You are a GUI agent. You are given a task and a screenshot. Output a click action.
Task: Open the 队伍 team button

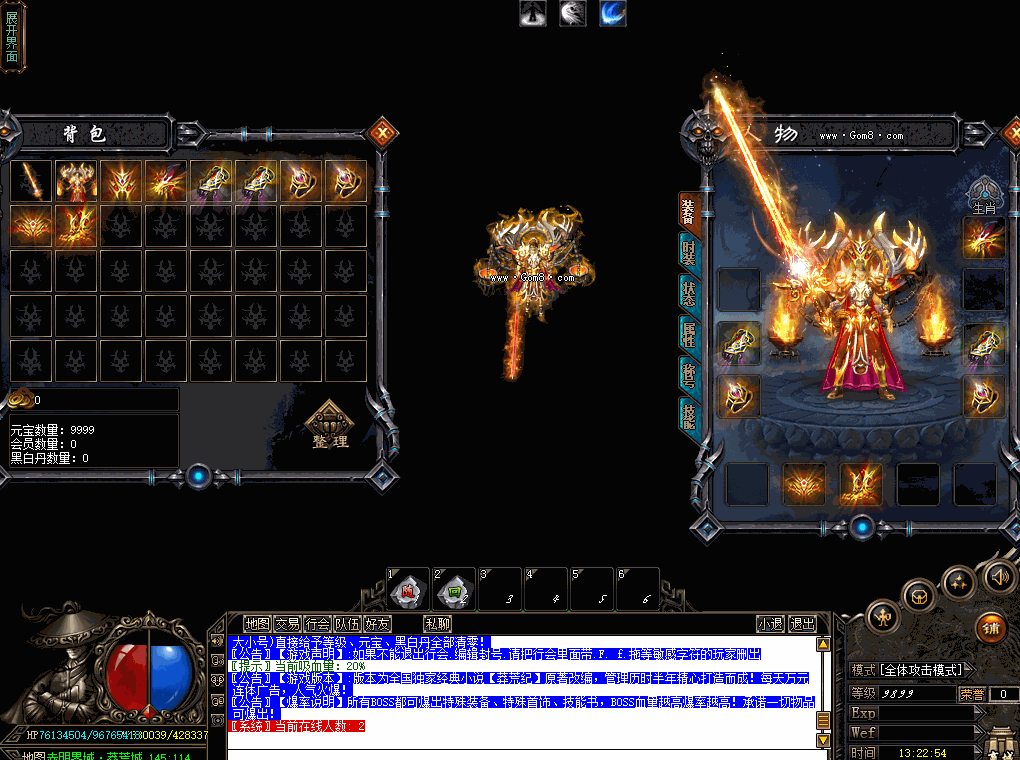pos(348,624)
